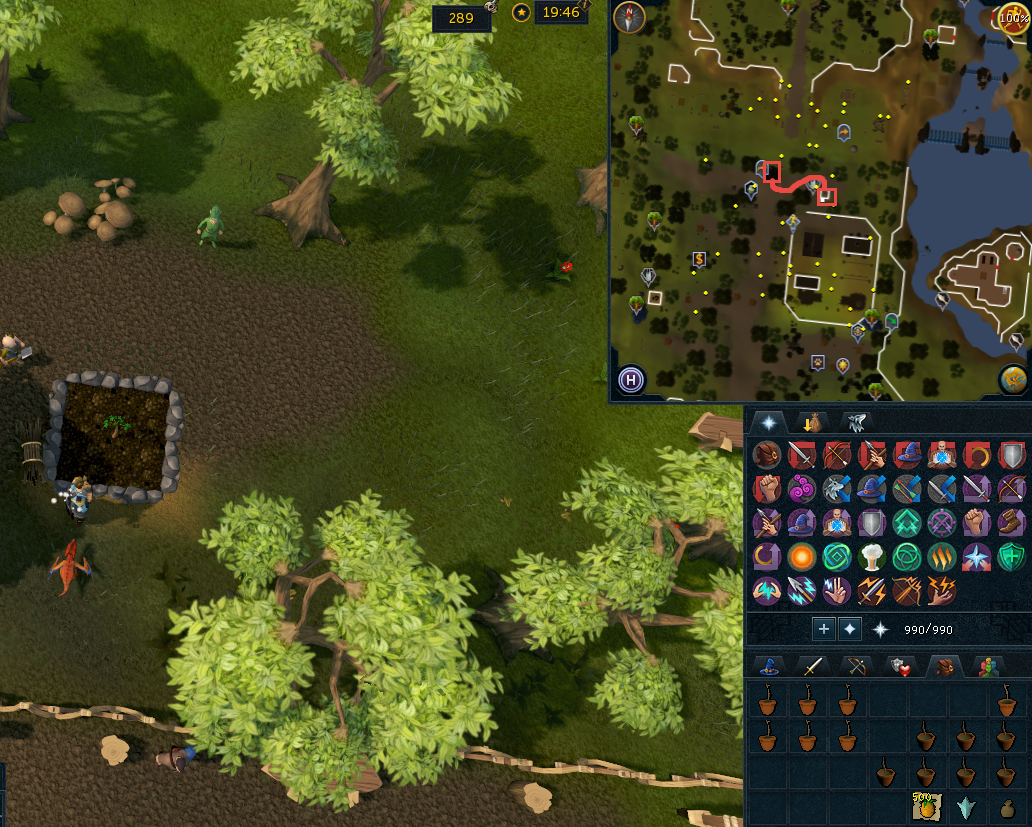Switch to the wolf head tab
Viewport: 1032px width, 827px height.
(856, 422)
